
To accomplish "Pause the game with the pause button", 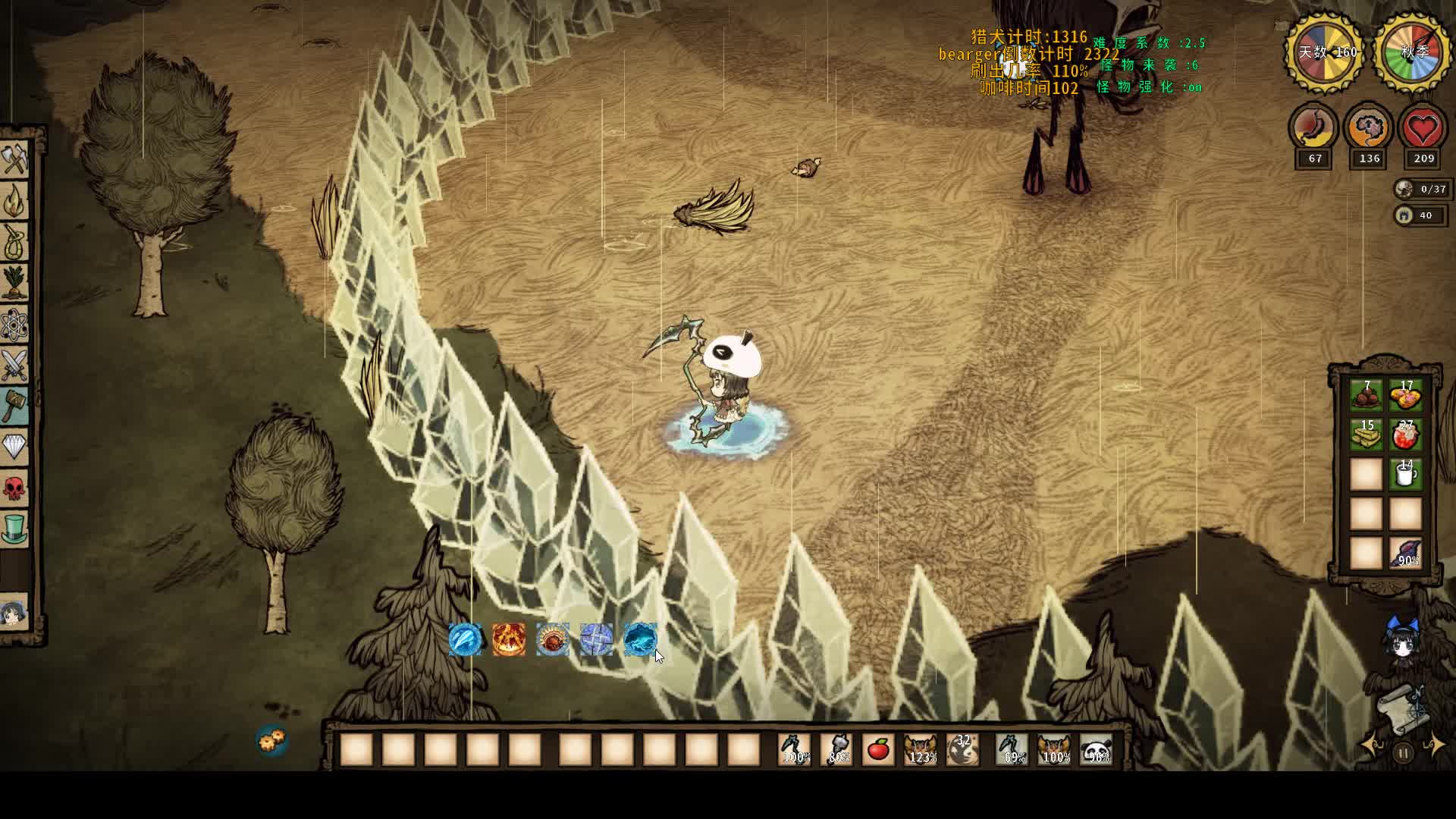I will coord(1403,753).
